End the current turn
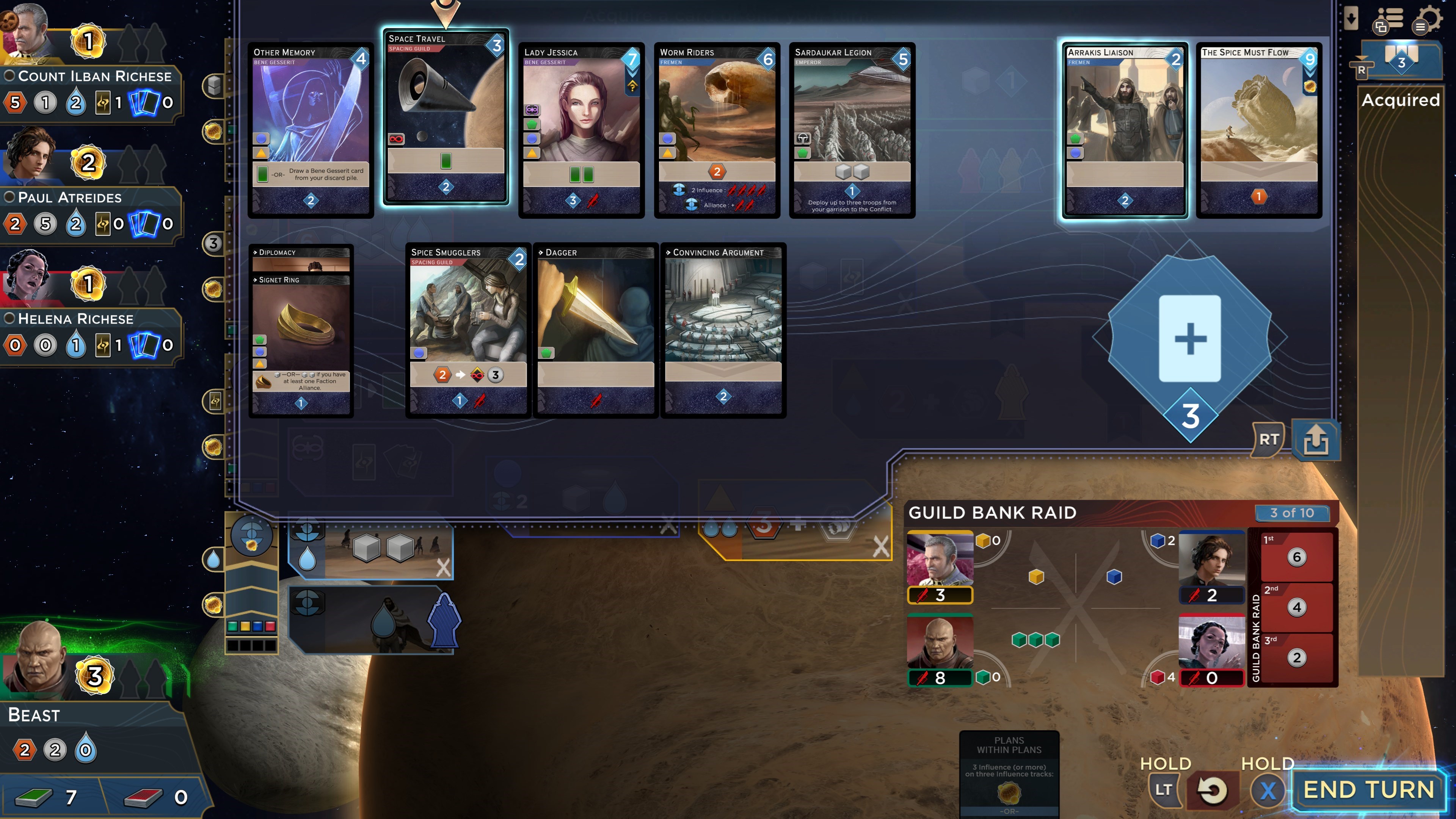The image size is (1456, 819). [1368, 789]
